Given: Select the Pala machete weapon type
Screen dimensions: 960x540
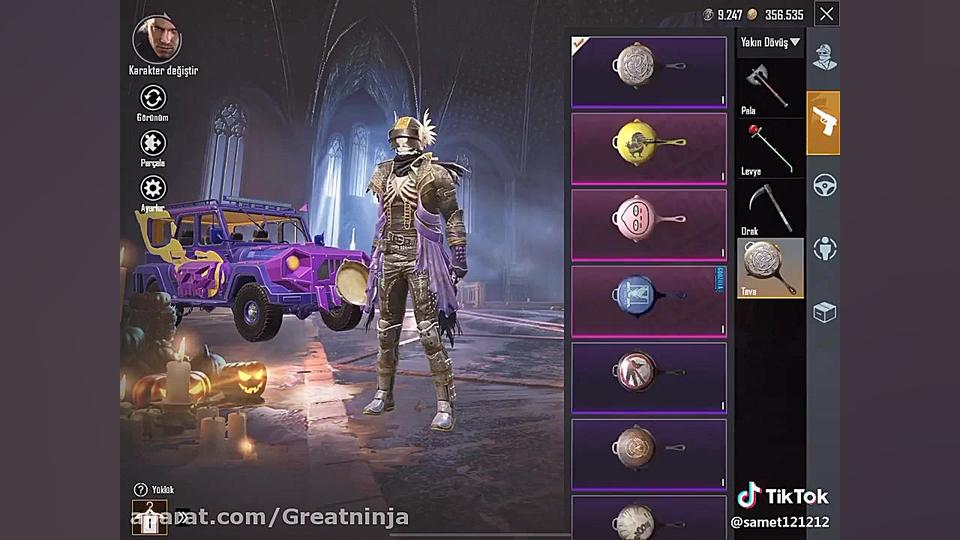Looking at the screenshot, I should coord(770,86).
